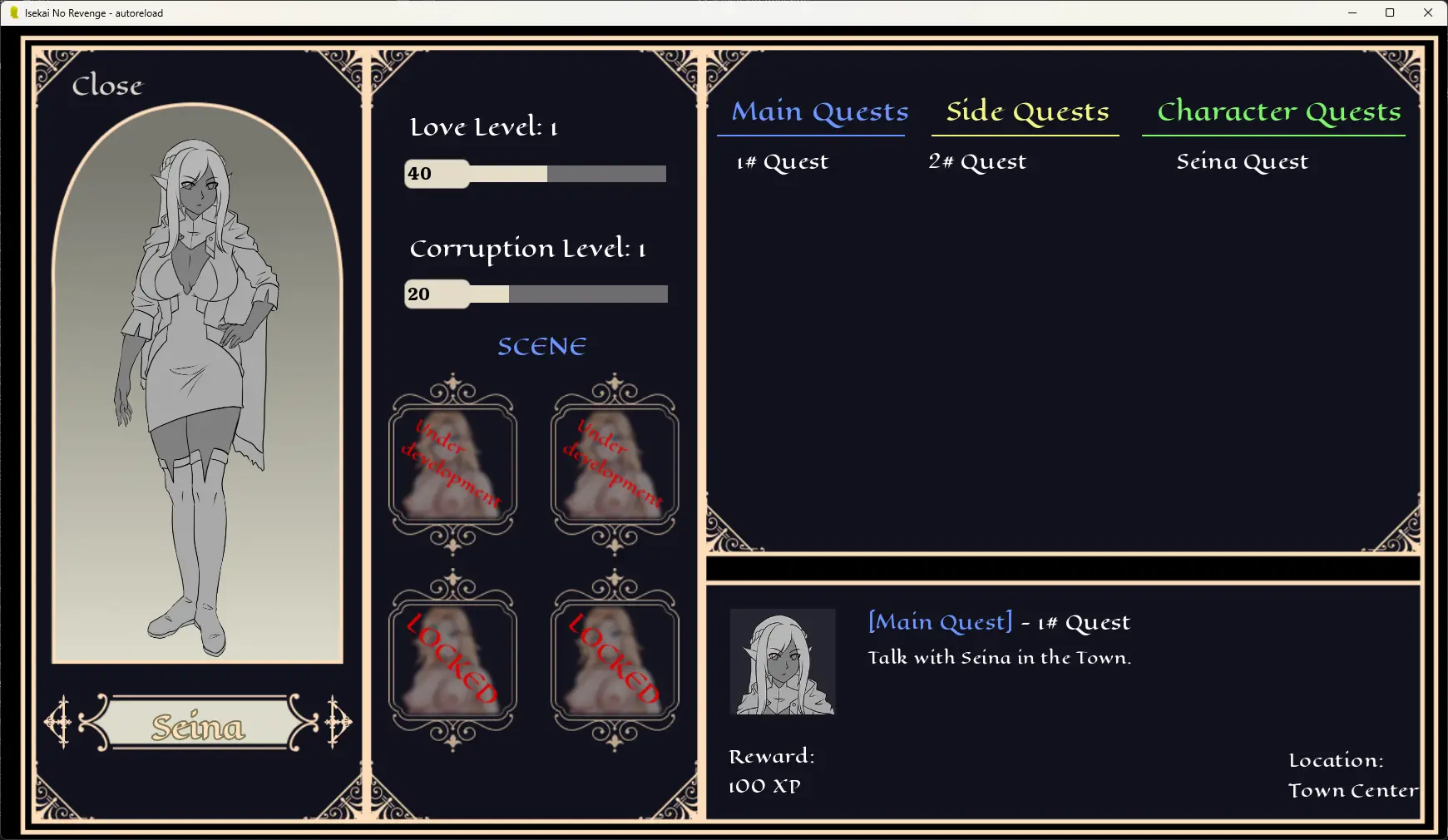The height and width of the screenshot is (840, 1448).
Task: Choose the 2# Quest entry
Action: click(x=977, y=162)
